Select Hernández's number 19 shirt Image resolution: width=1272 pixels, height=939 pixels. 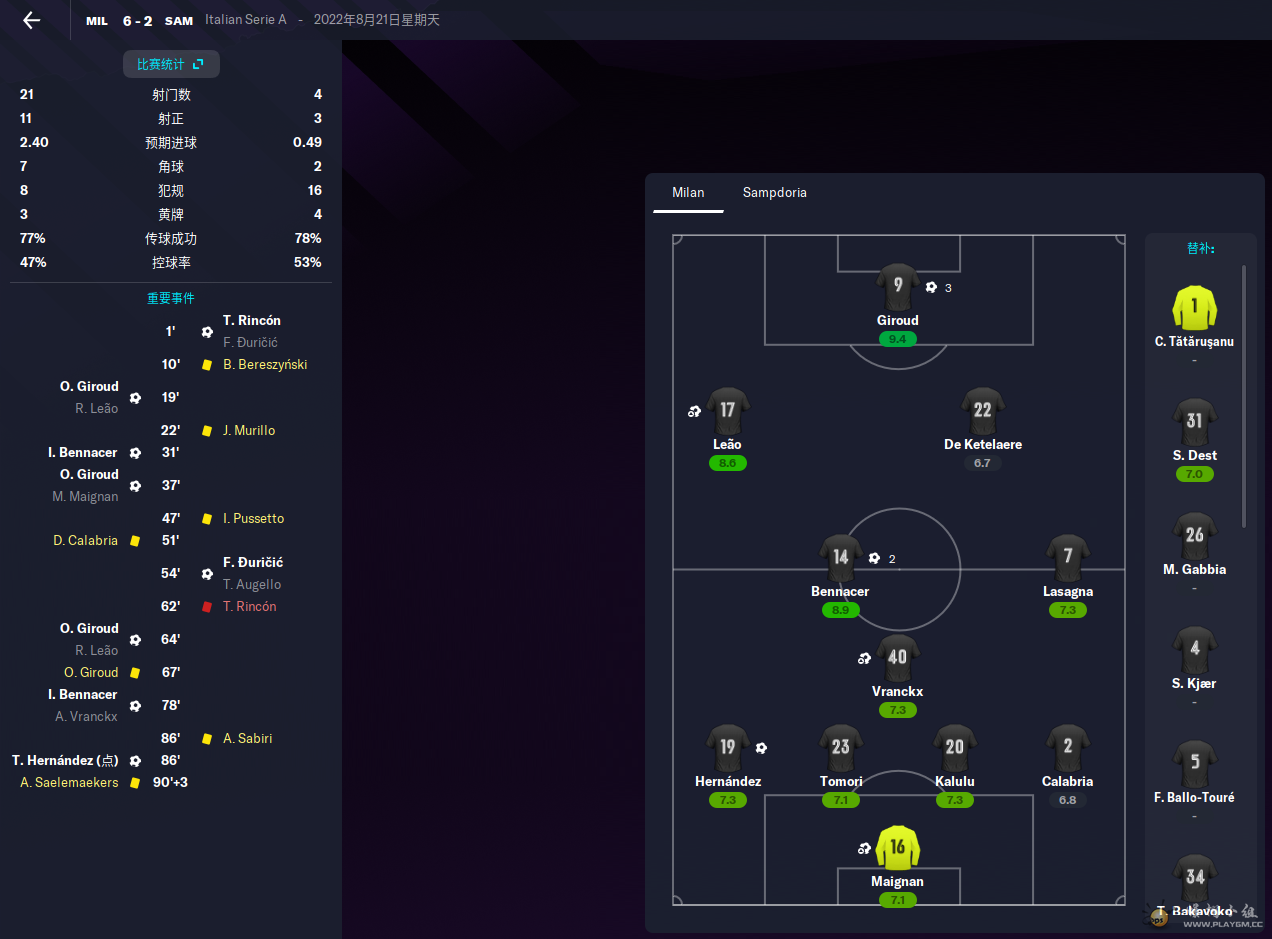pos(727,749)
